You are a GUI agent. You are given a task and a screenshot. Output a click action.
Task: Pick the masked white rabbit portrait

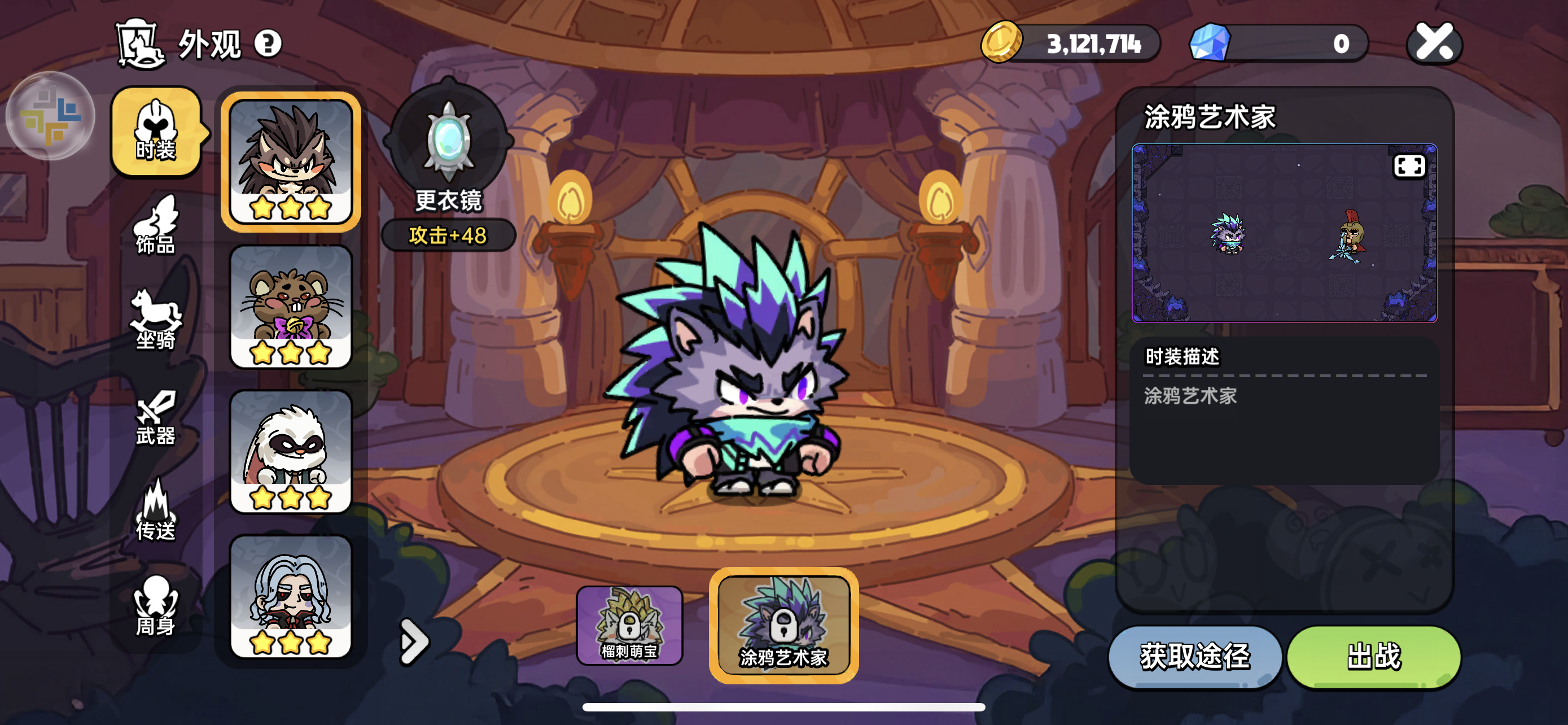(x=290, y=452)
